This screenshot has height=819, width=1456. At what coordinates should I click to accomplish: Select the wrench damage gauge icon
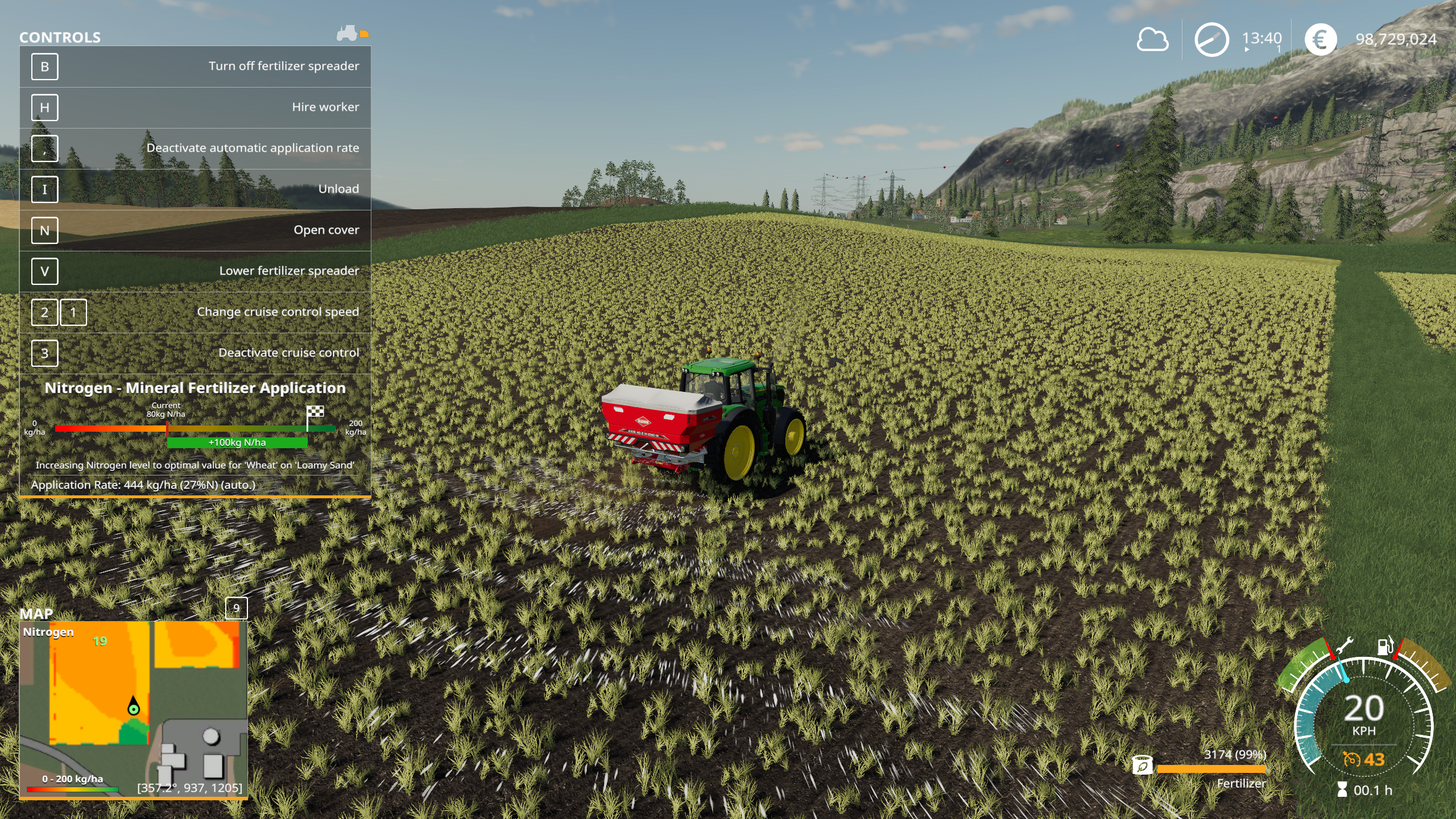(1344, 647)
